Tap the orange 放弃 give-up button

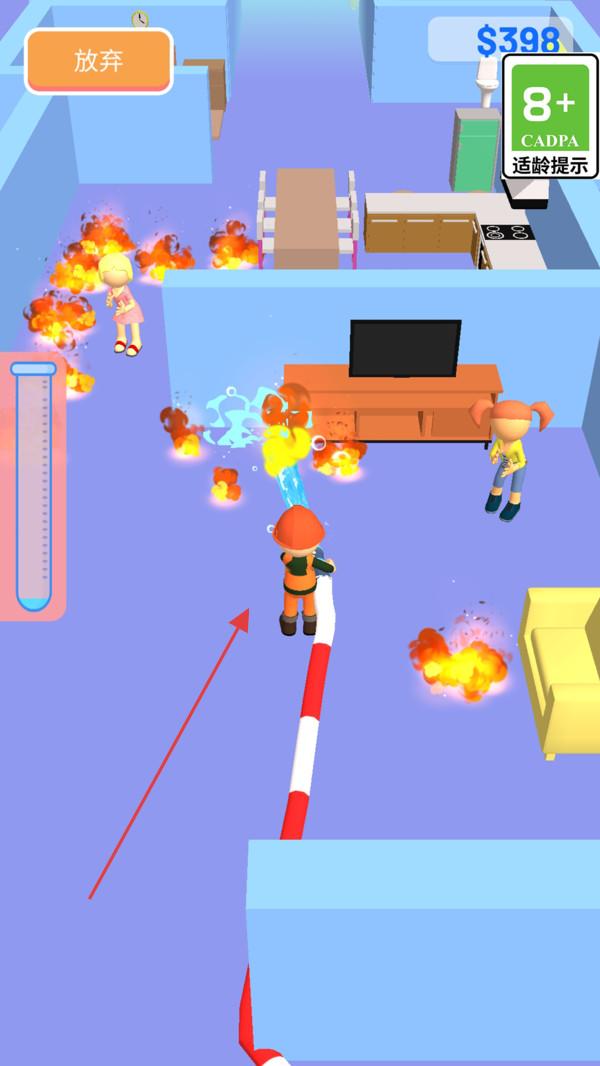99,61
